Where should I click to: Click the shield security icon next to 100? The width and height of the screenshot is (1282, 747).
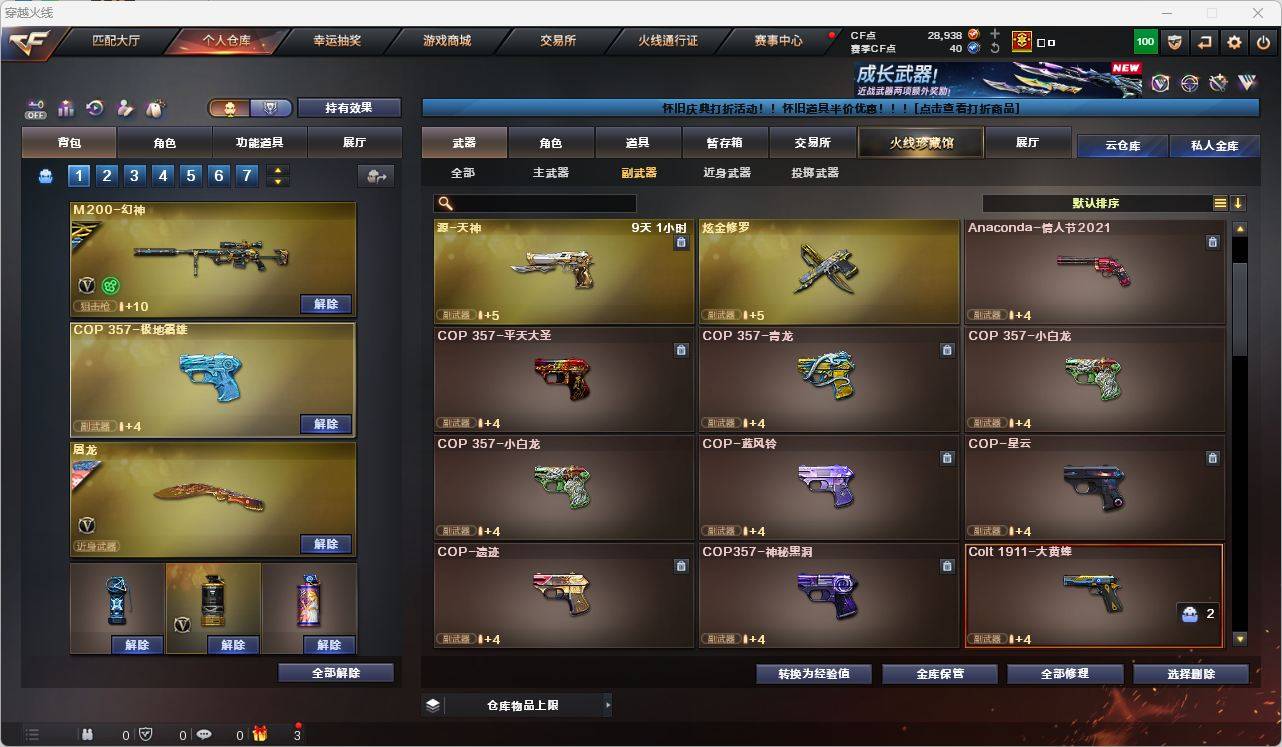1175,42
